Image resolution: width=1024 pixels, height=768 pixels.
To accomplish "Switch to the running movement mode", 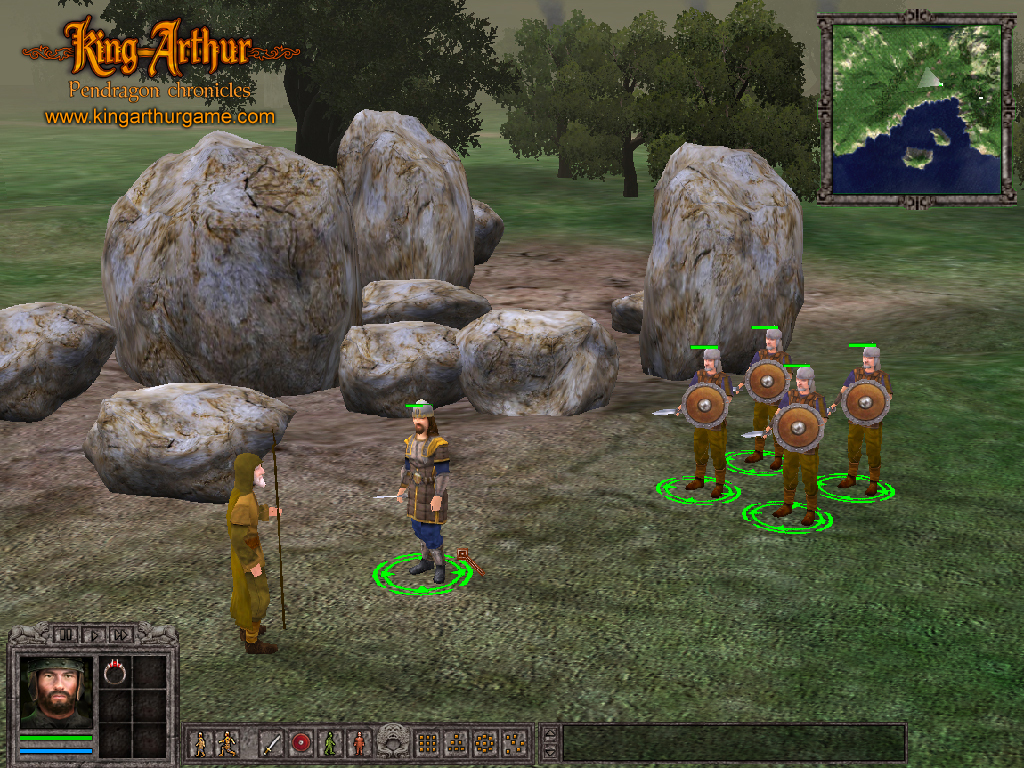I will coord(228,744).
